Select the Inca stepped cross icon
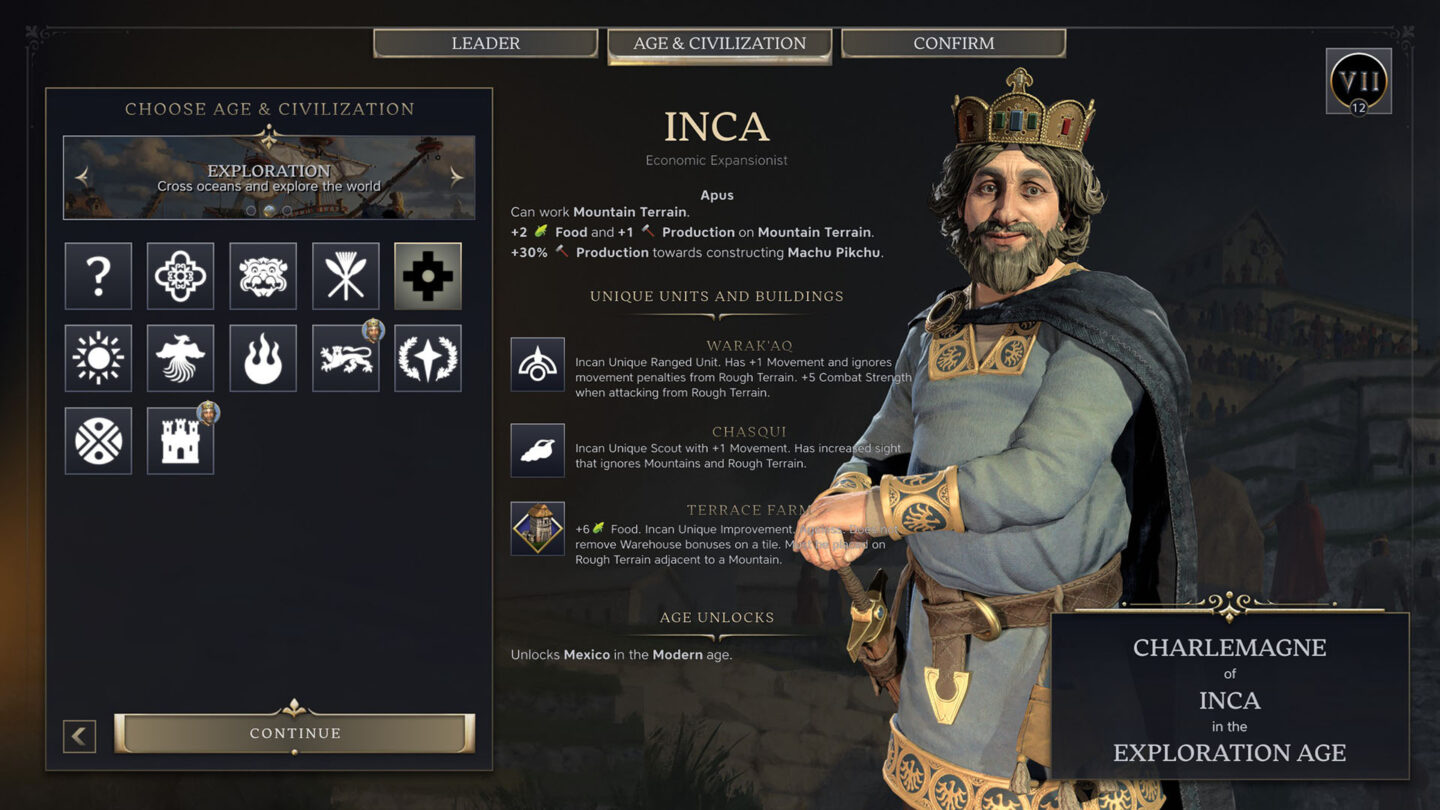The height and width of the screenshot is (810, 1440). (x=427, y=276)
